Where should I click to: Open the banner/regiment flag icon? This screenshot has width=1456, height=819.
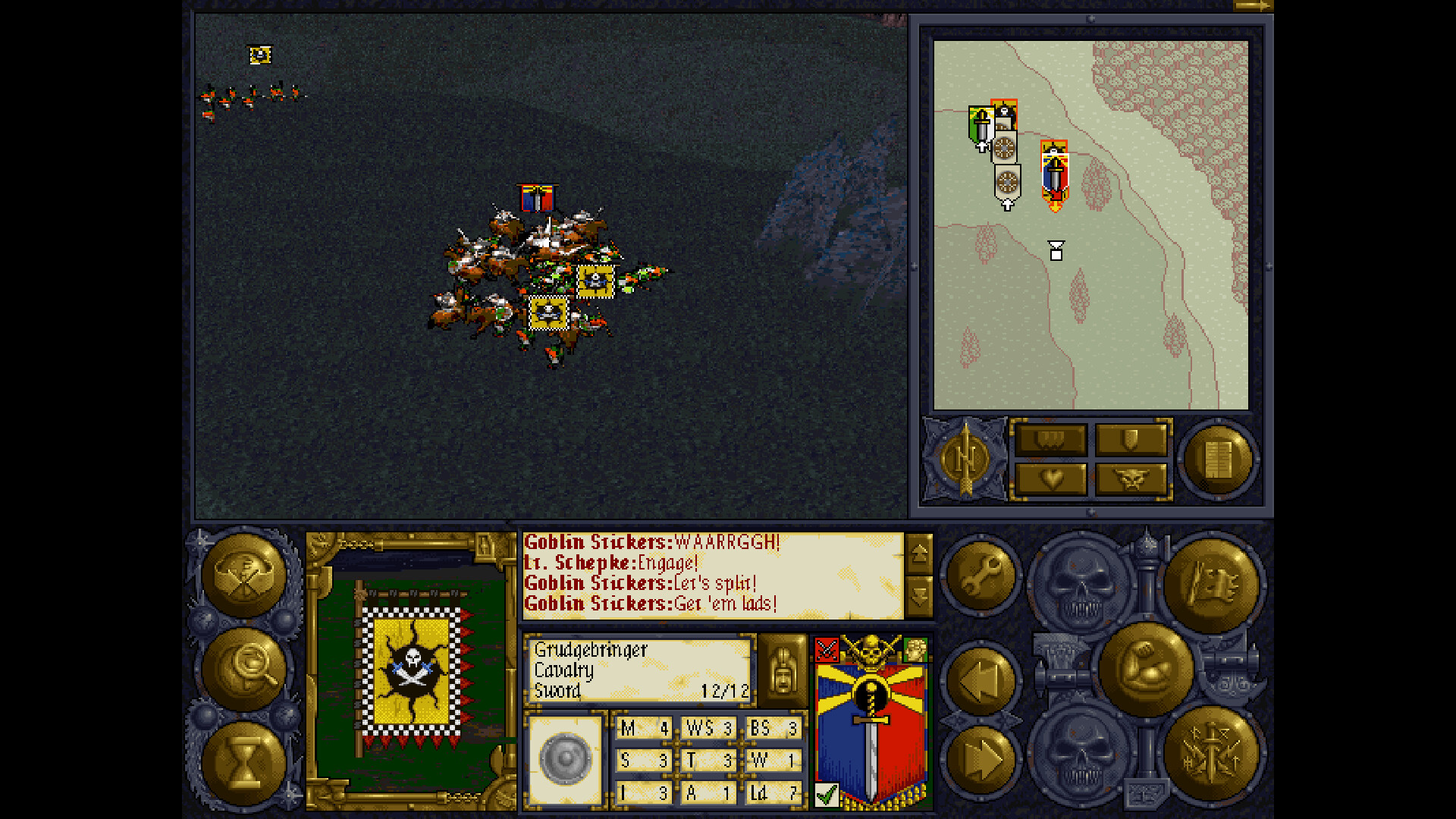pos(1214,580)
